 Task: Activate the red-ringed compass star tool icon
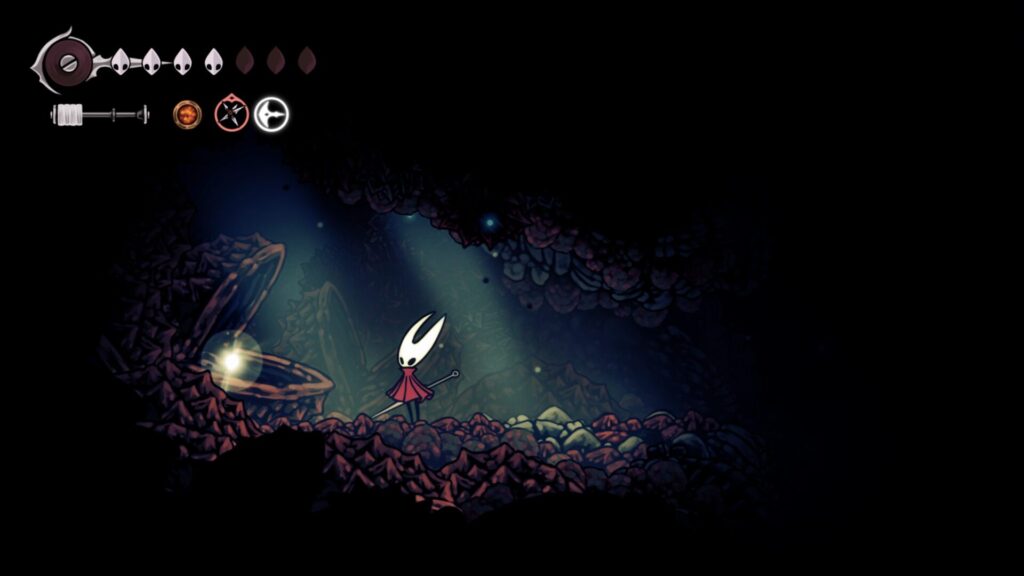click(231, 114)
